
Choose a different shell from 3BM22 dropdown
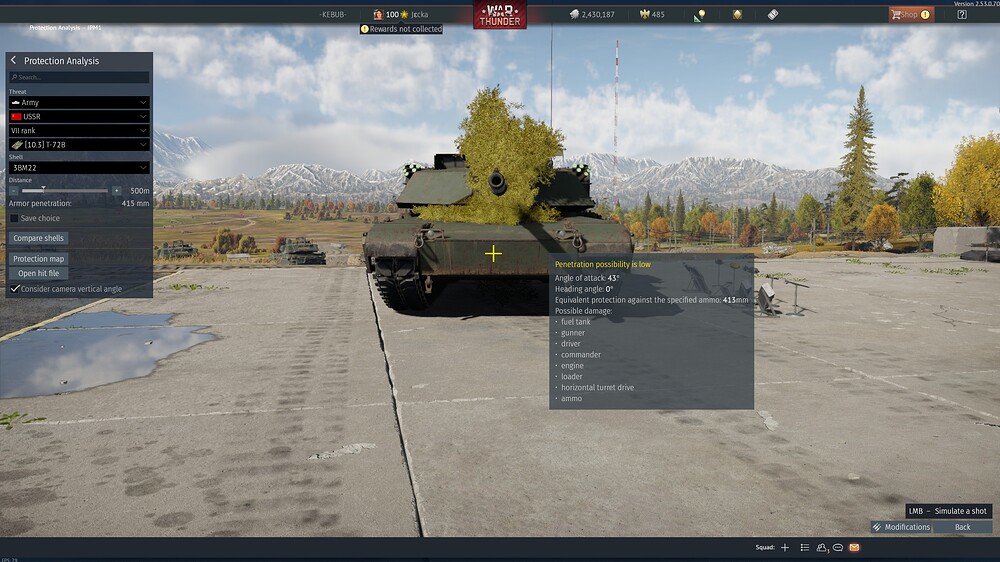(79, 168)
